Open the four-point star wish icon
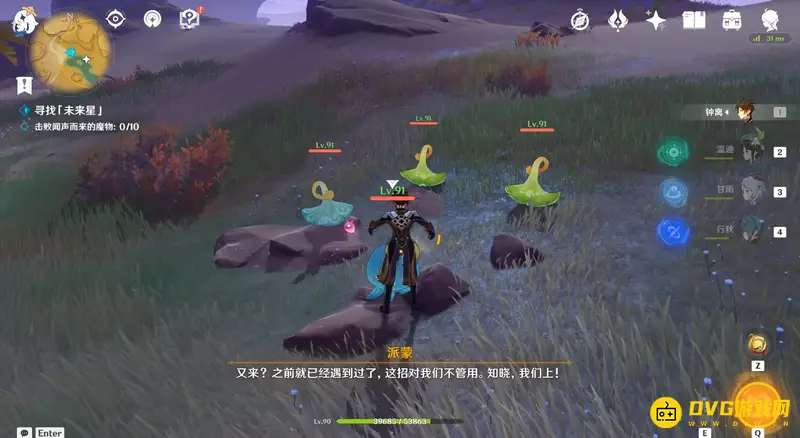The height and width of the screenshot is (438, 800). coord(655,20)
